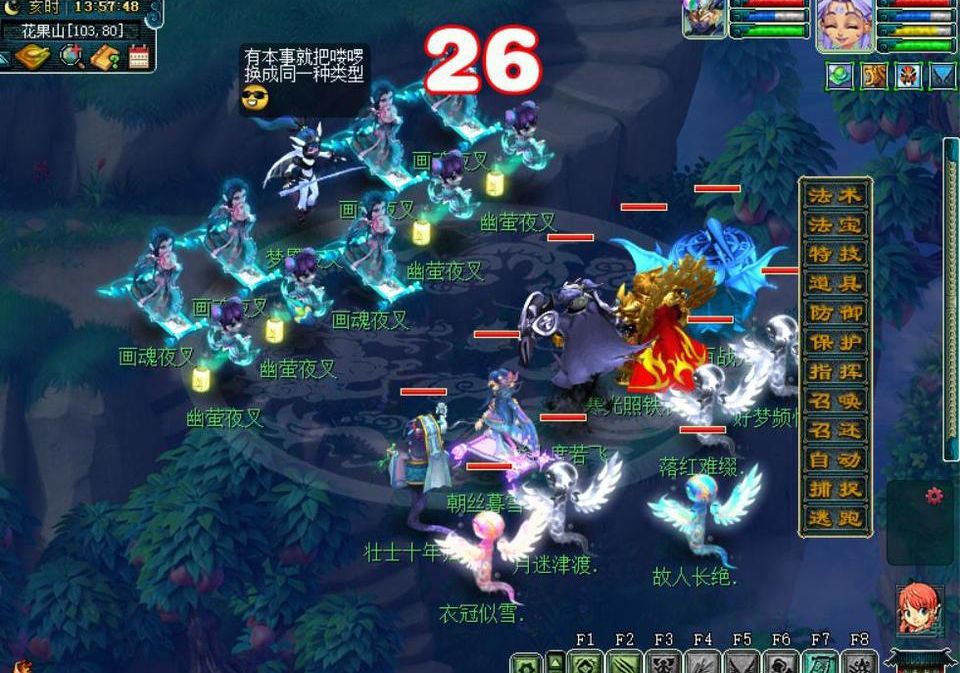Use the F2 claw slash skill
The image size is (960, 673).
[624, 662]
